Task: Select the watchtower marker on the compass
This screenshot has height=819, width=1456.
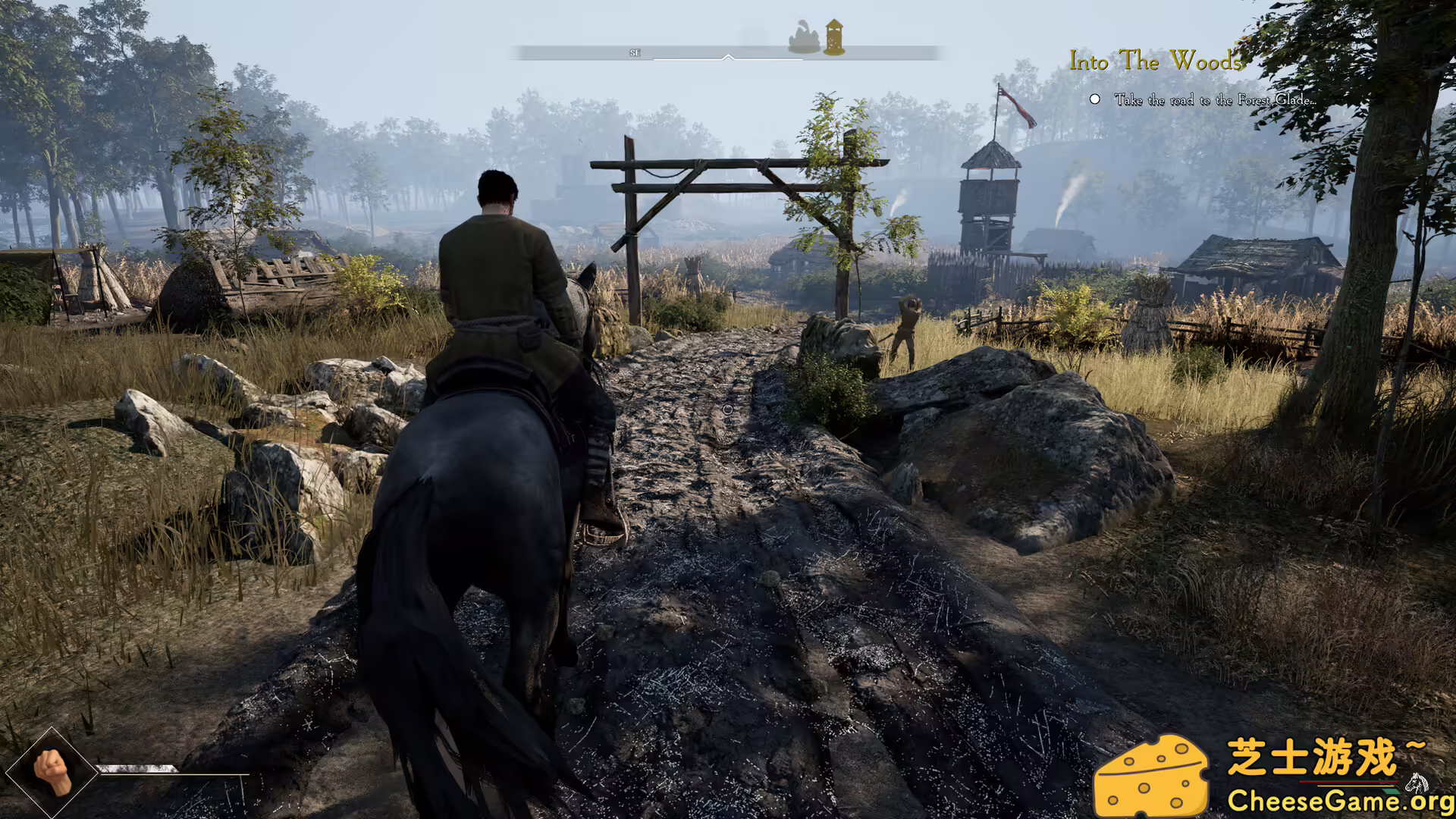Action: pyautogui.click(x=833, y=36)
